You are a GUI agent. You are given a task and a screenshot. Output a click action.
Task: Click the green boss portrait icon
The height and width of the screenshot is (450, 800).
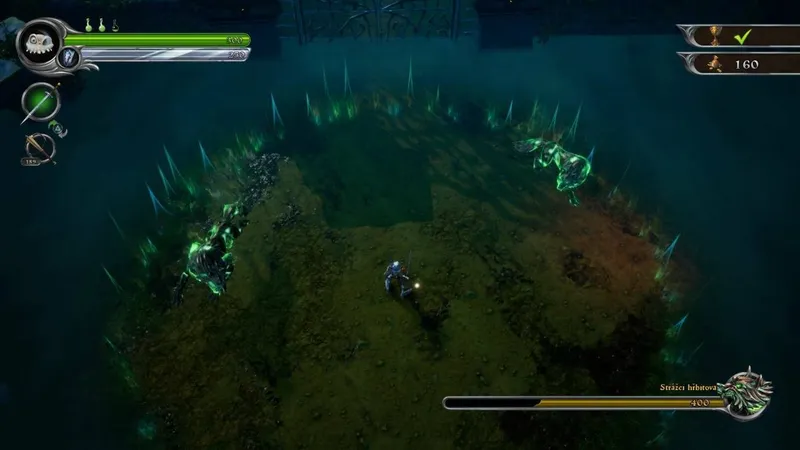747,393
